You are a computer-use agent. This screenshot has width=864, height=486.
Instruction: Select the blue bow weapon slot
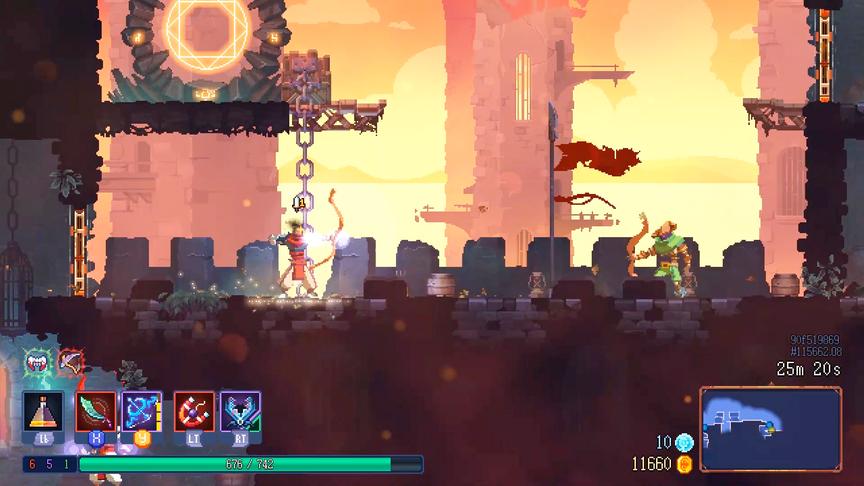coord(141,411)
